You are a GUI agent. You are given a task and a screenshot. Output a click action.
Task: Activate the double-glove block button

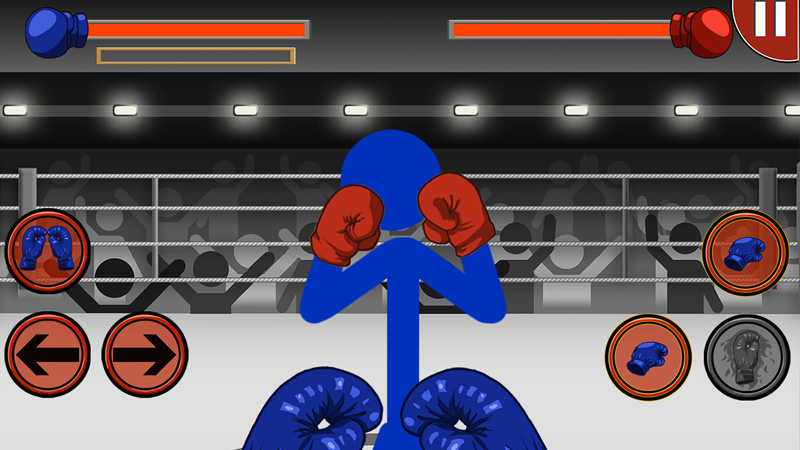[48, 250]
